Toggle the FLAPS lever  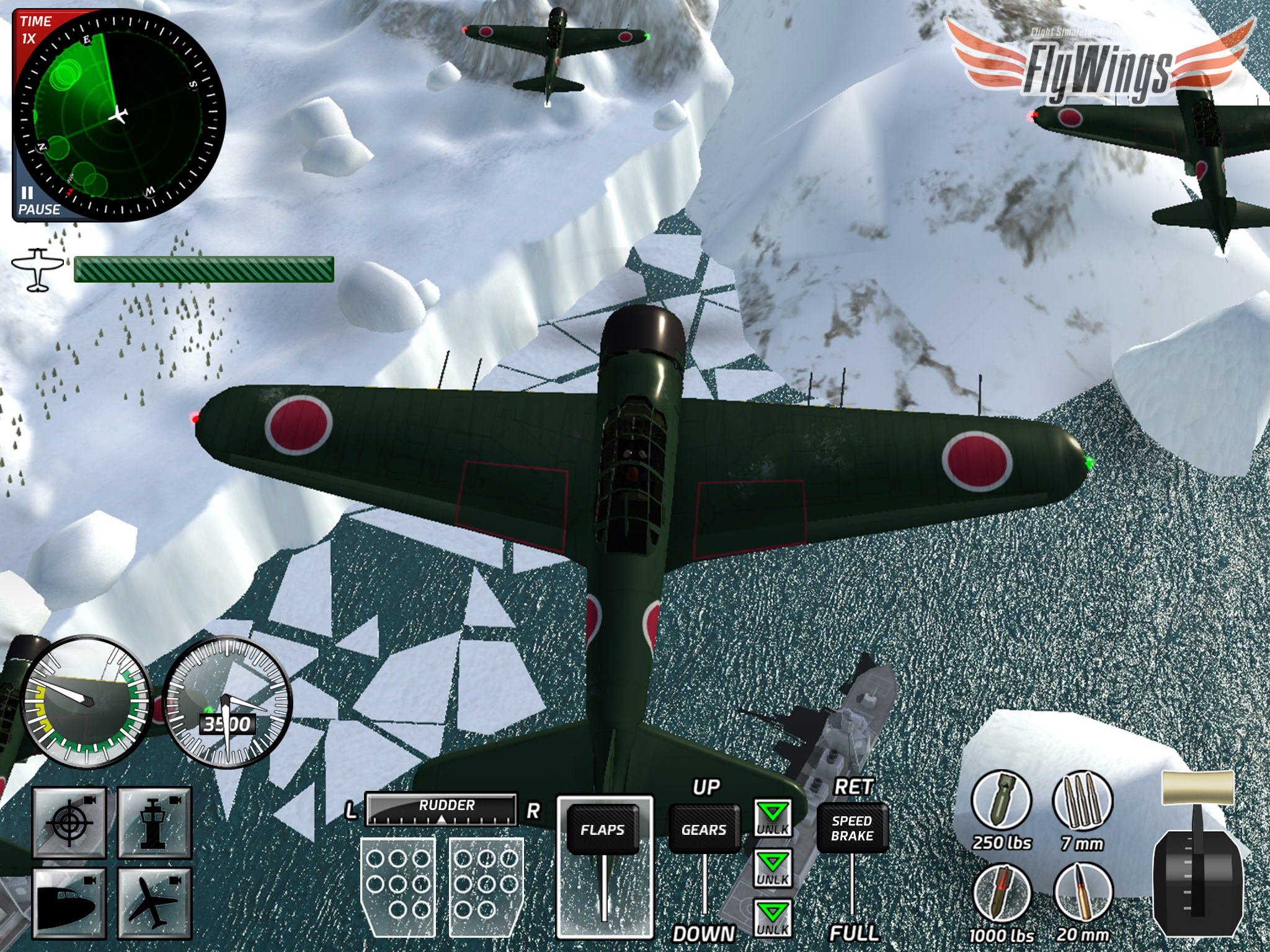[603, 829]
